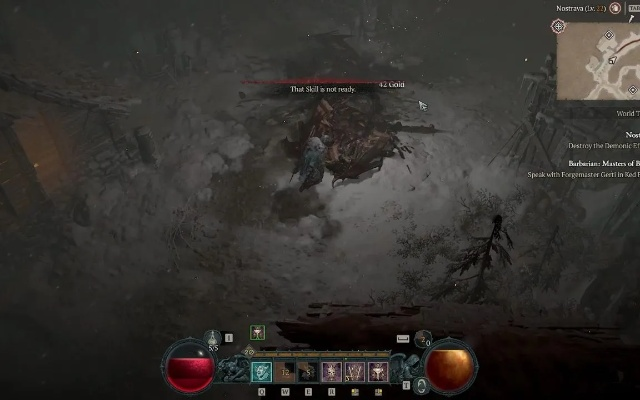Click the active buff icon above the skill bar
640x400 pixels.
click(257, 332)
